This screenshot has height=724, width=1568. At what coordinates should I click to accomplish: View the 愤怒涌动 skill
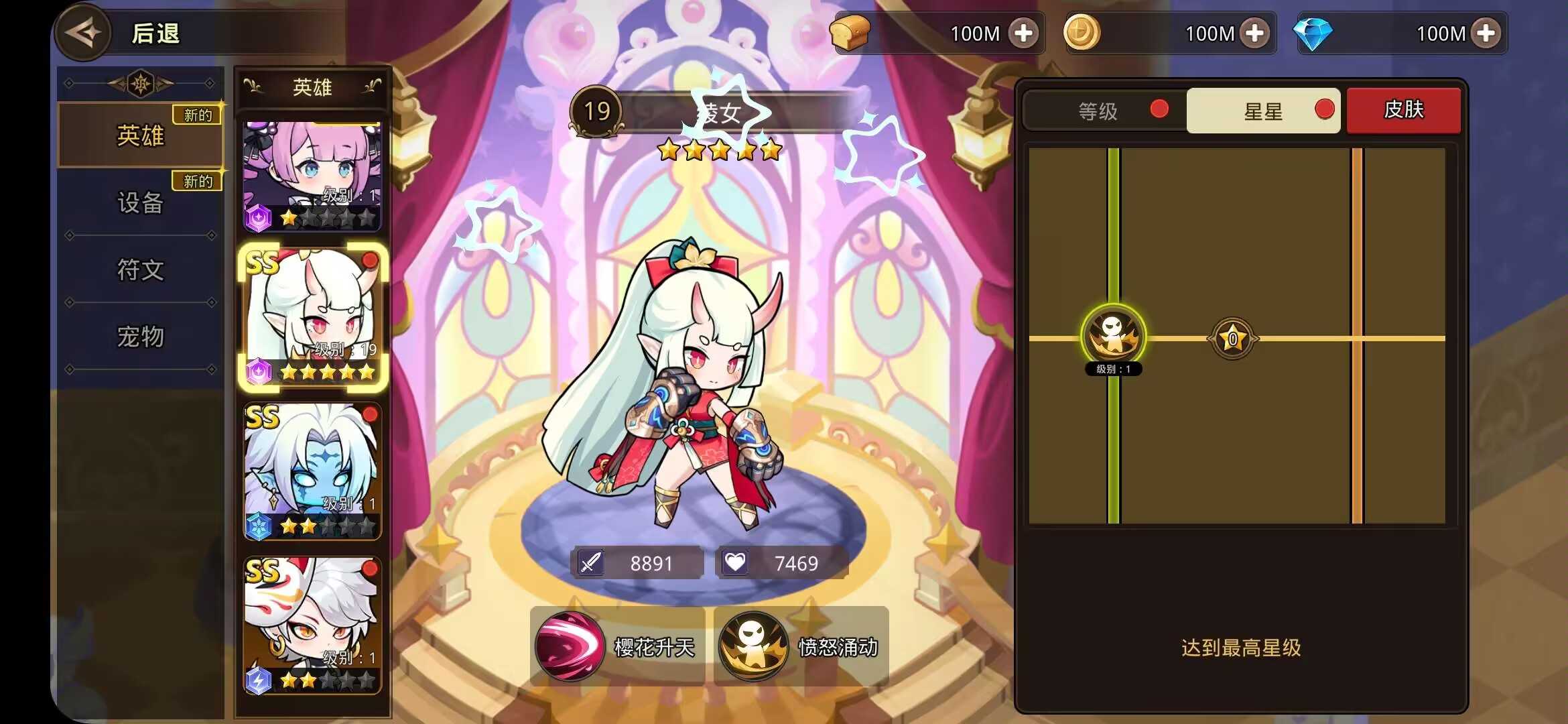pyautogui.click(x=801, y=647)
